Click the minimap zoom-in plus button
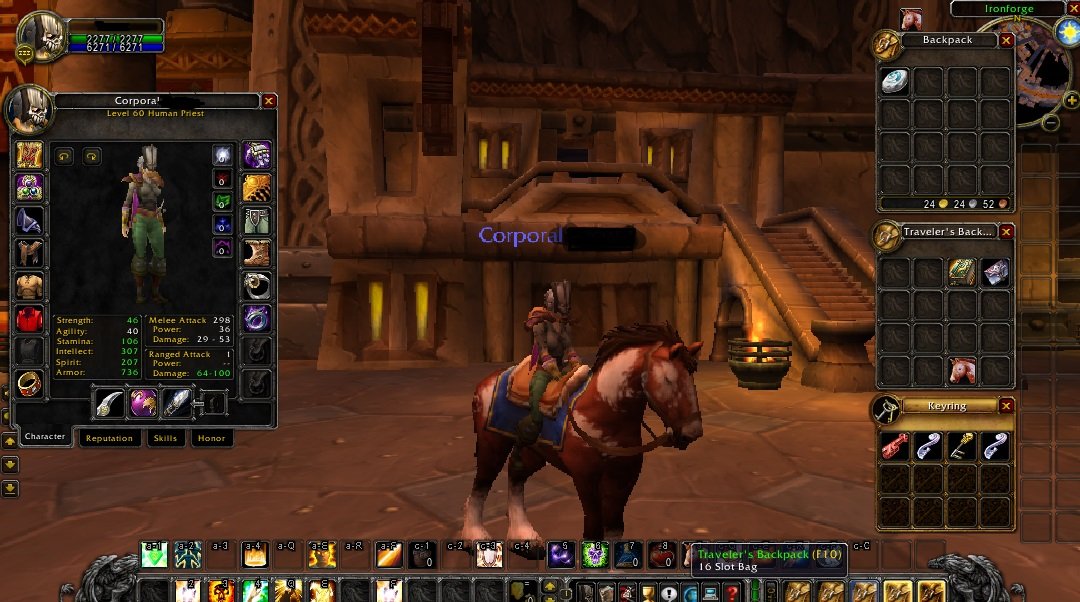The image size is (1080, 602). [1071, 100]
